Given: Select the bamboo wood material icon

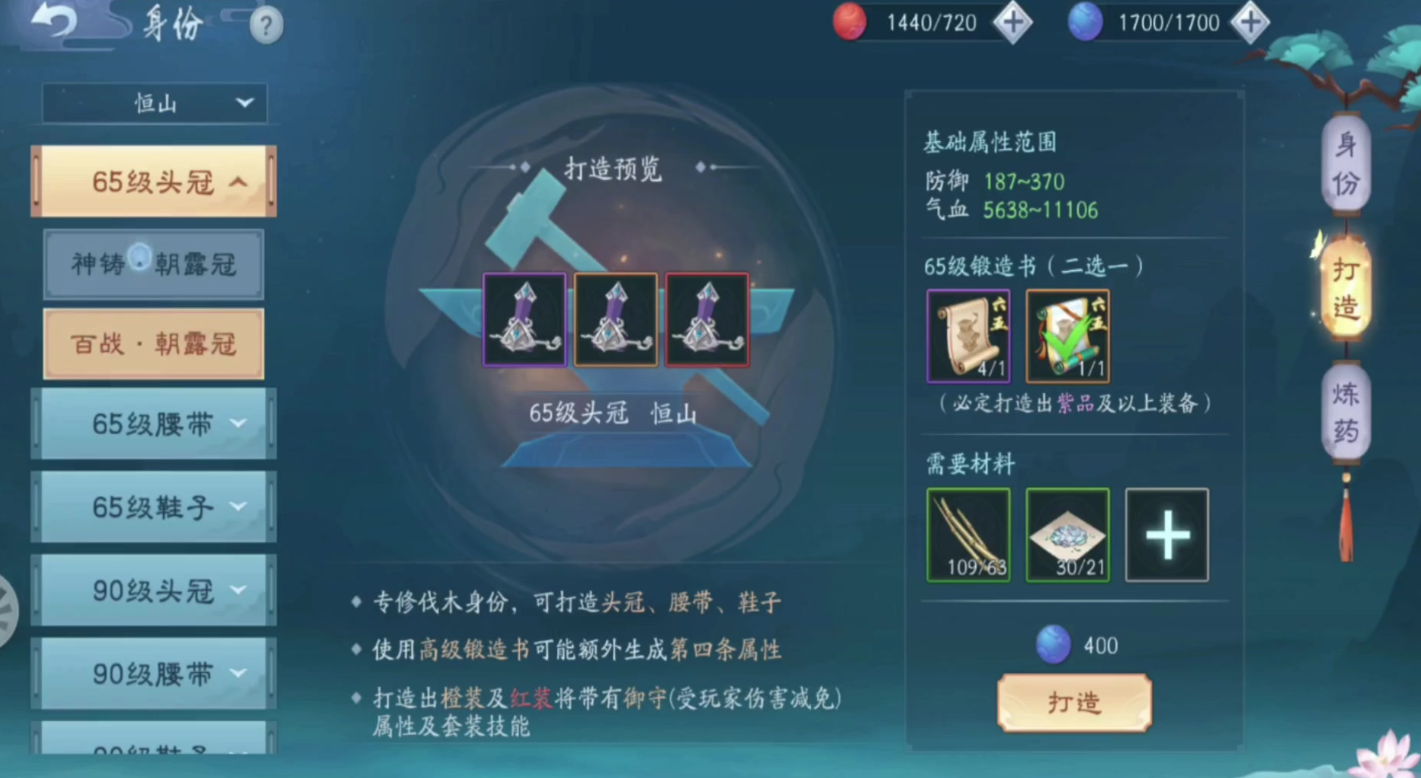Looking at the screenshot, I should pyautogui.click(x=967, y=533).
